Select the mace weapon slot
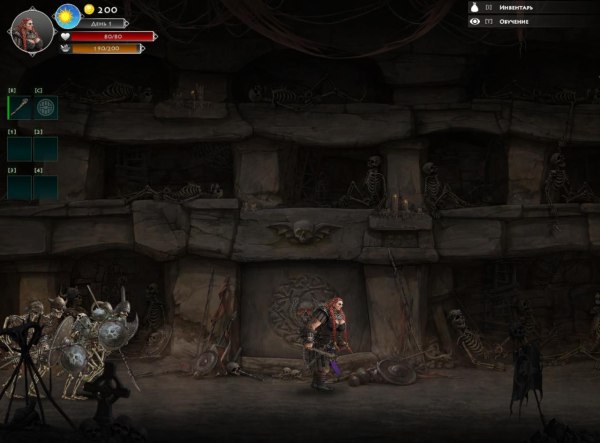This screenshot has height=443, width=600. [19, 107]
